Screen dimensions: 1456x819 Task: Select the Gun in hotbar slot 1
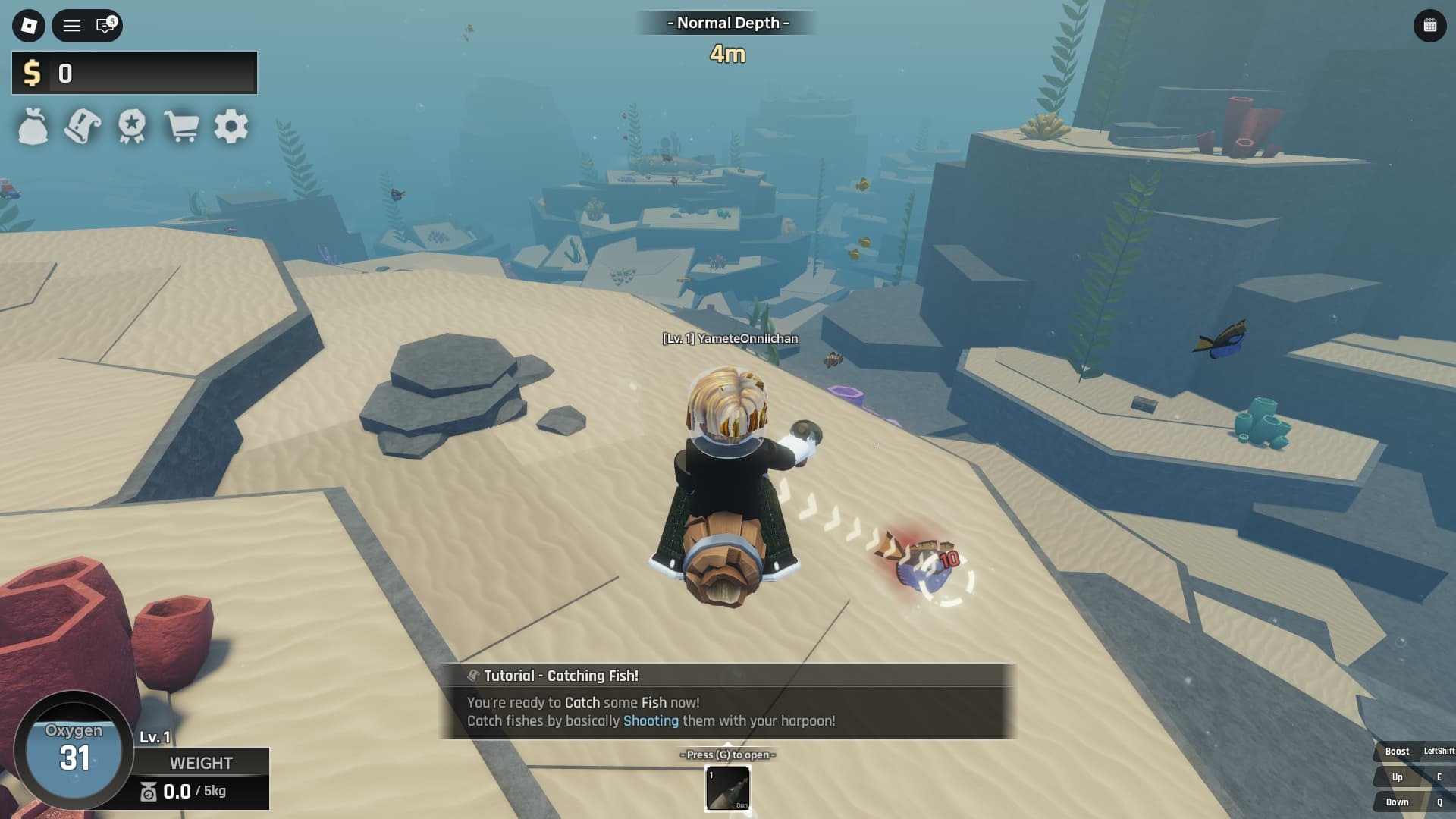pyautogui.click(x=728, y=789)
